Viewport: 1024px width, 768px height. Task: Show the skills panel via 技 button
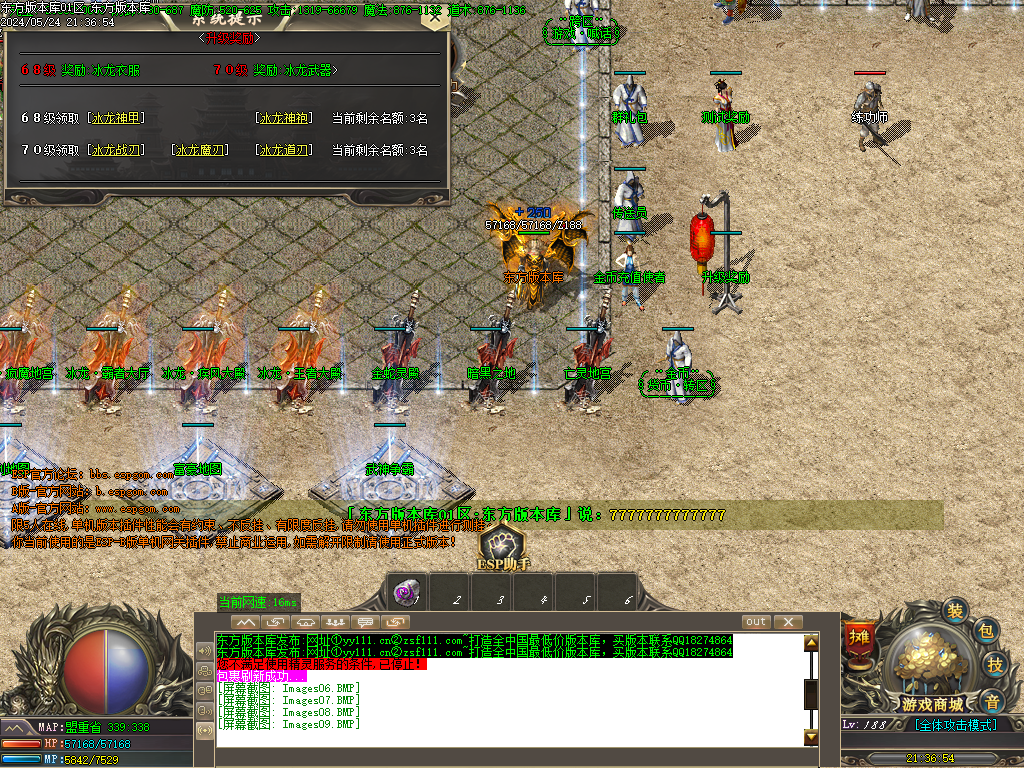[x=995, y=665]
